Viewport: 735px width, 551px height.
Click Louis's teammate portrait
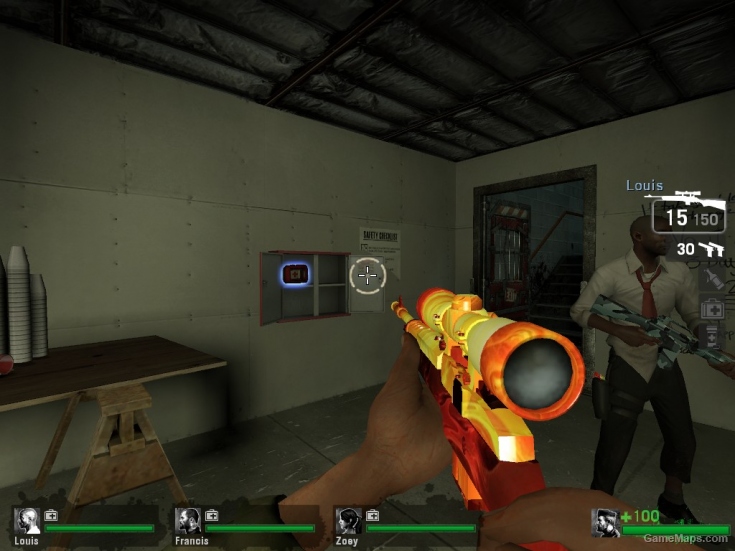[28, 520]
